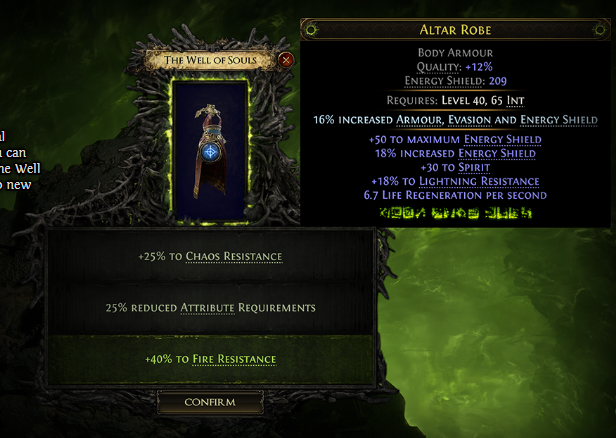Screen dimensions: 616x438
Task: Select 25% reduced Attribute Requirements option
Action: [x=210, y=307]
